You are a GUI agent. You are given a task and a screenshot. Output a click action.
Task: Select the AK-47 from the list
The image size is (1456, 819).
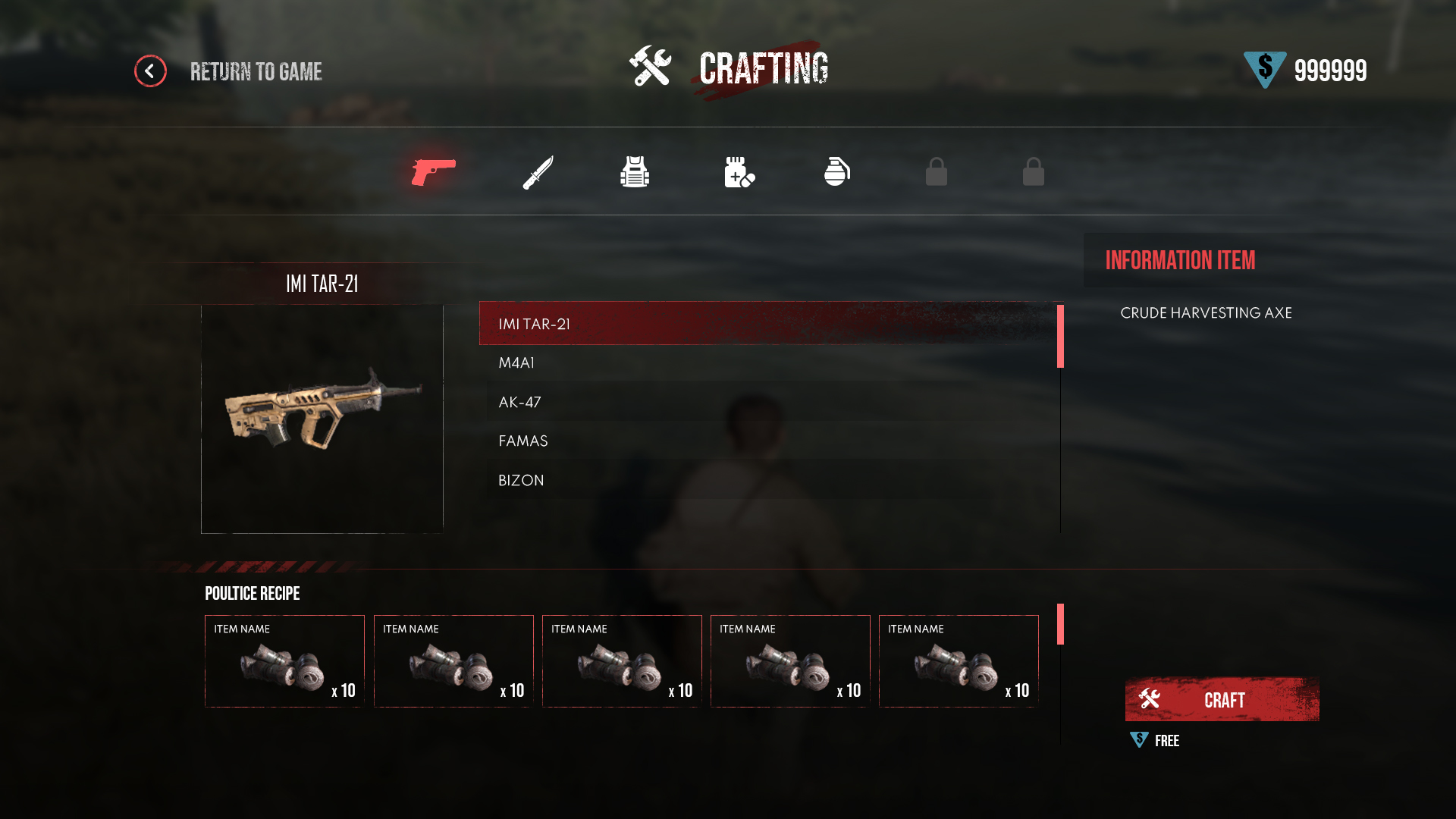point(766,403)
